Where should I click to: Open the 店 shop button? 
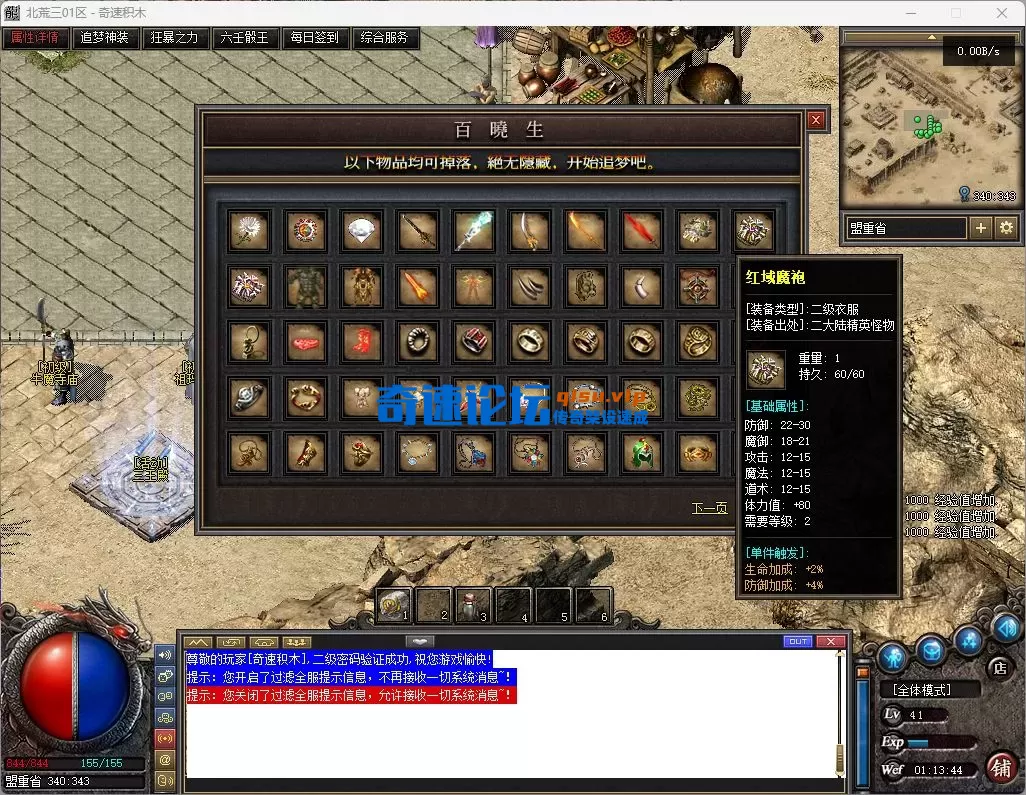(998, 667)
